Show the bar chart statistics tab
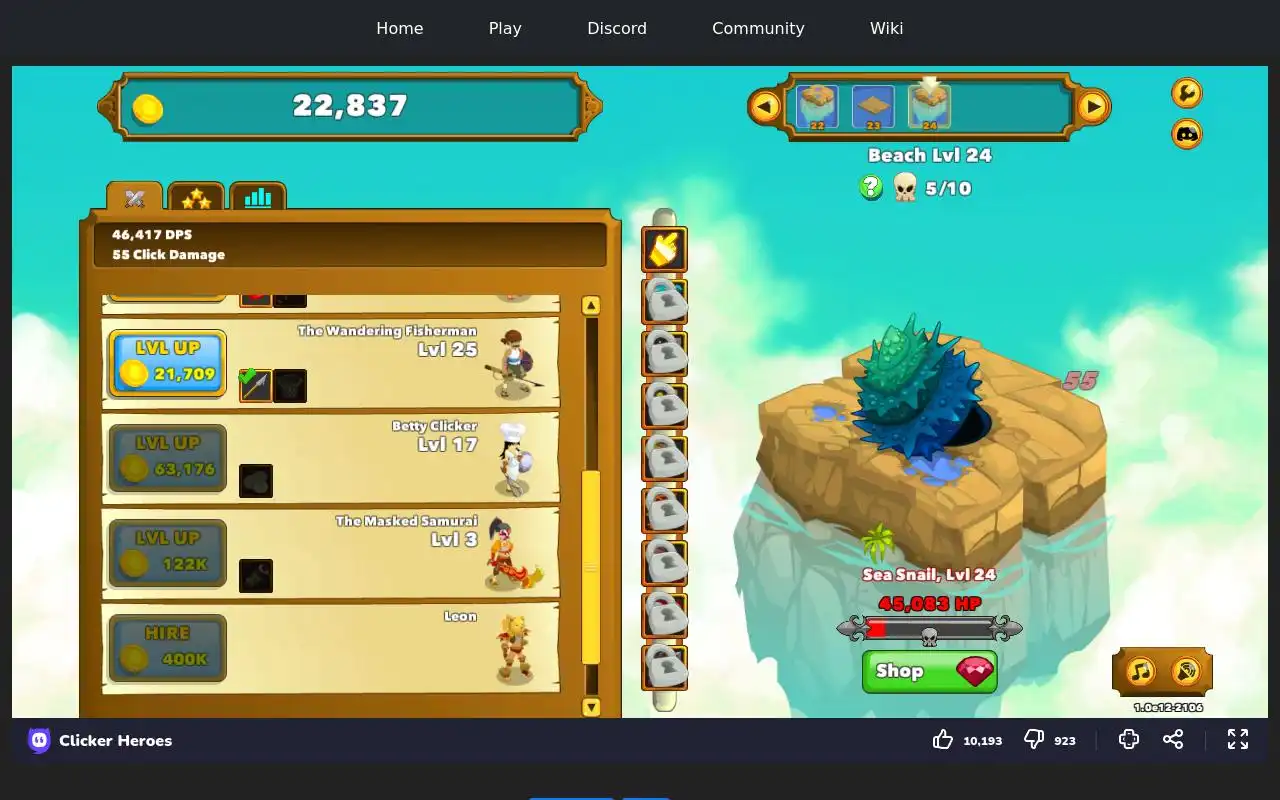Screen dimensions: 1280x800 [258, 198]
